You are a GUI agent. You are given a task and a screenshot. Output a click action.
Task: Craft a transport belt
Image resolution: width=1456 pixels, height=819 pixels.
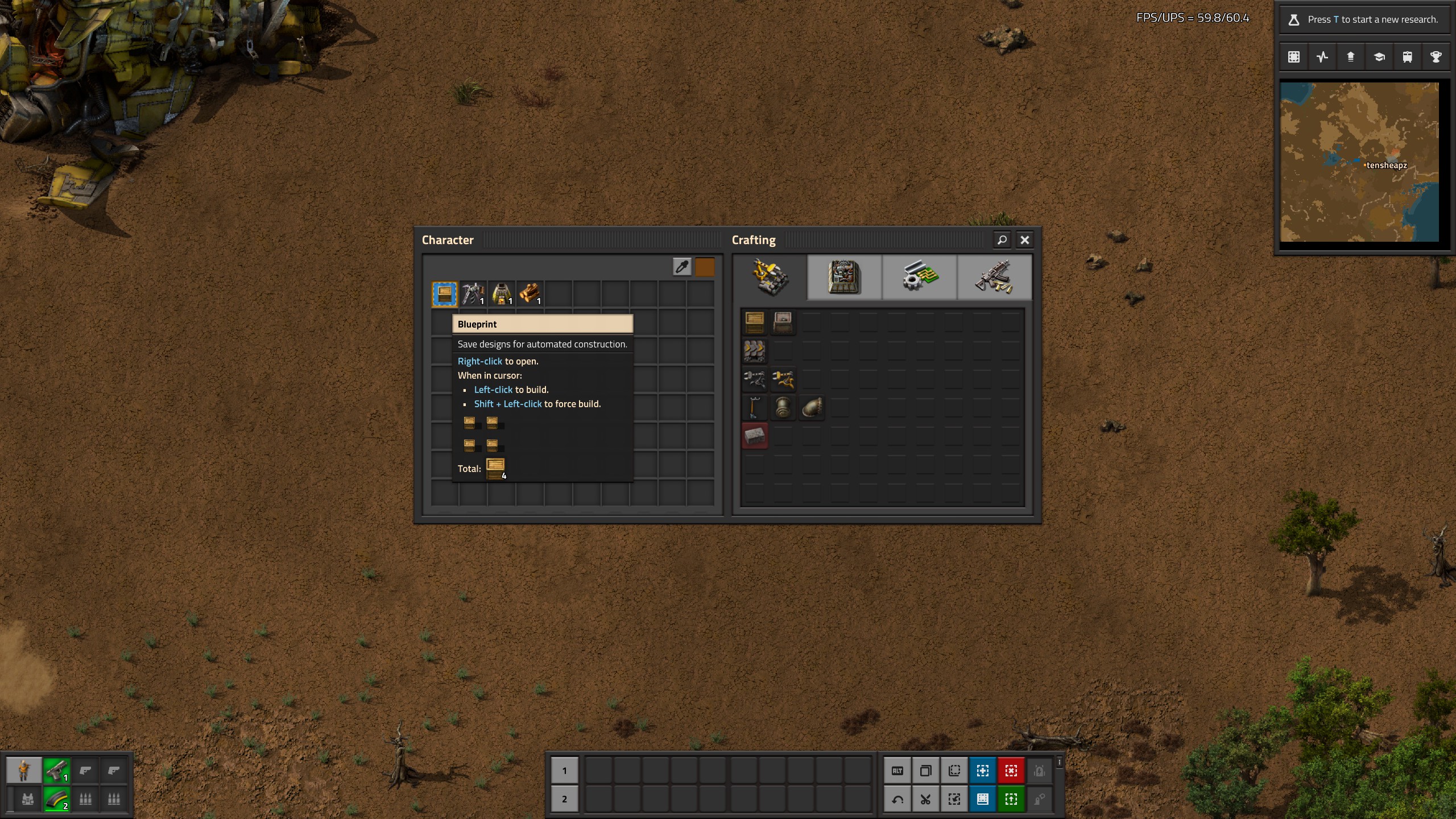[755, 351]
